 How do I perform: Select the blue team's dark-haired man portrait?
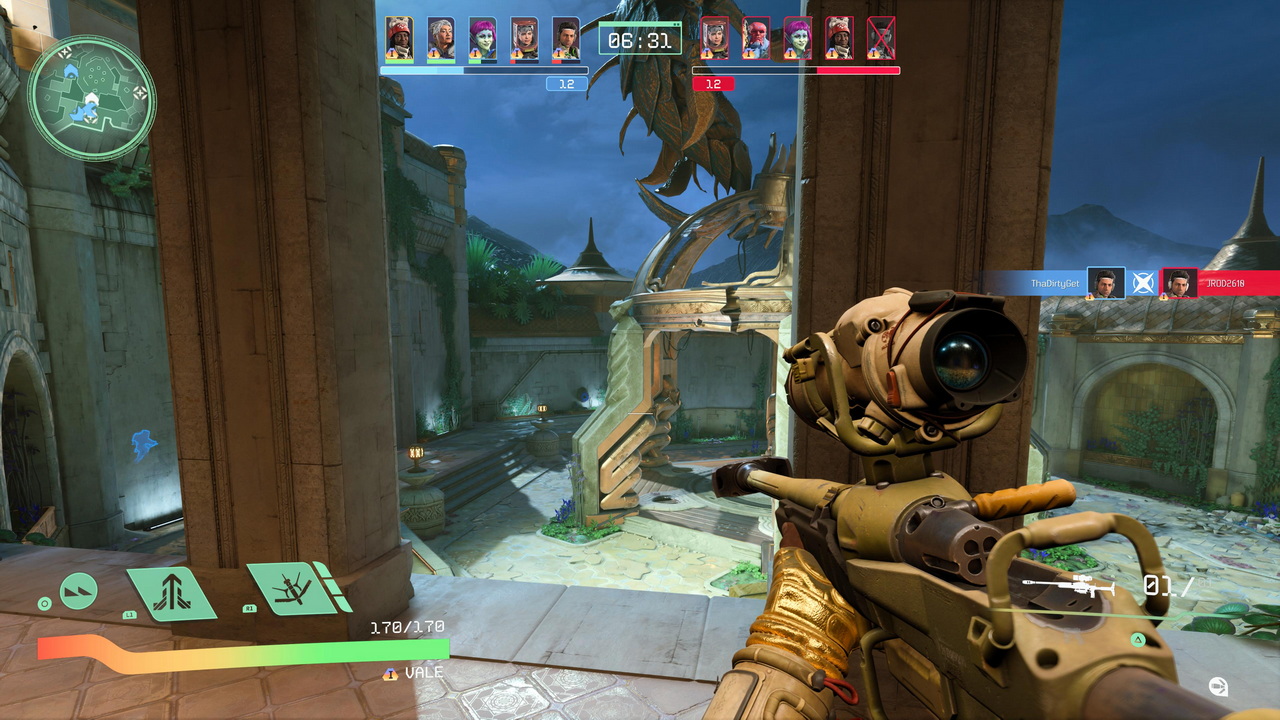[566, 38]
